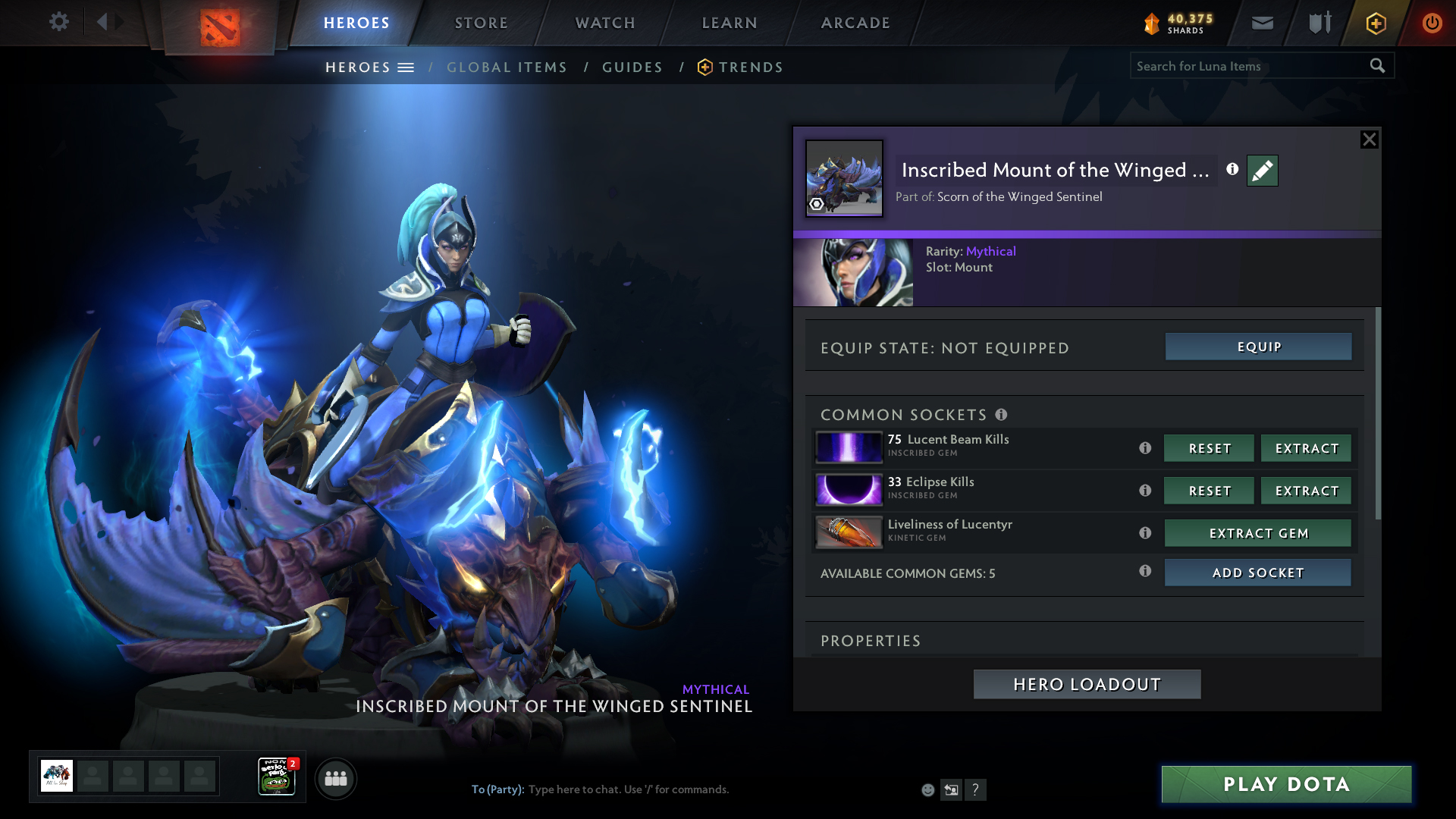Select the Arcade tab
The image size is (1456, 819).
click(x=855, y=23)
